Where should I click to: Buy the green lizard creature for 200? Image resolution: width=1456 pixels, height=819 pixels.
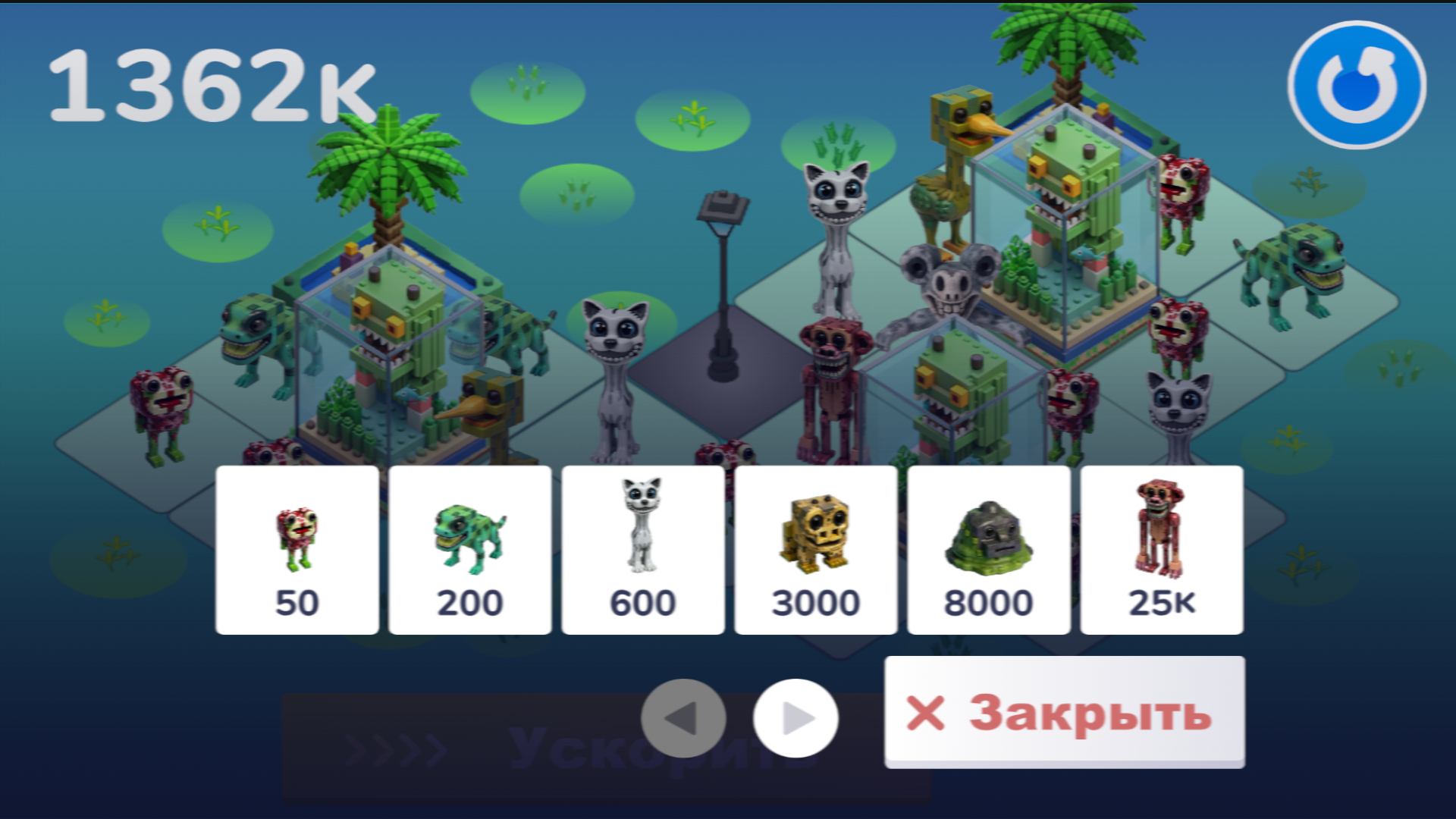tap(470, 546)
